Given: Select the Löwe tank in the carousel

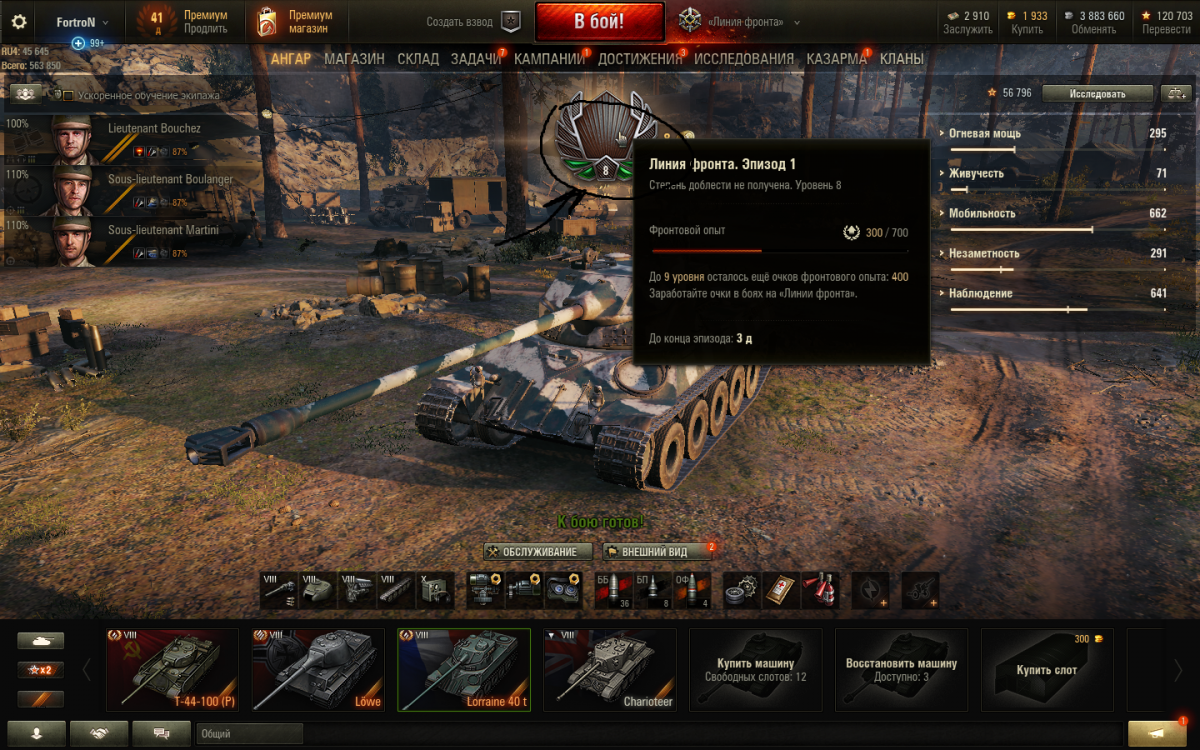Looking at the screenshot, I should (318, 669).
